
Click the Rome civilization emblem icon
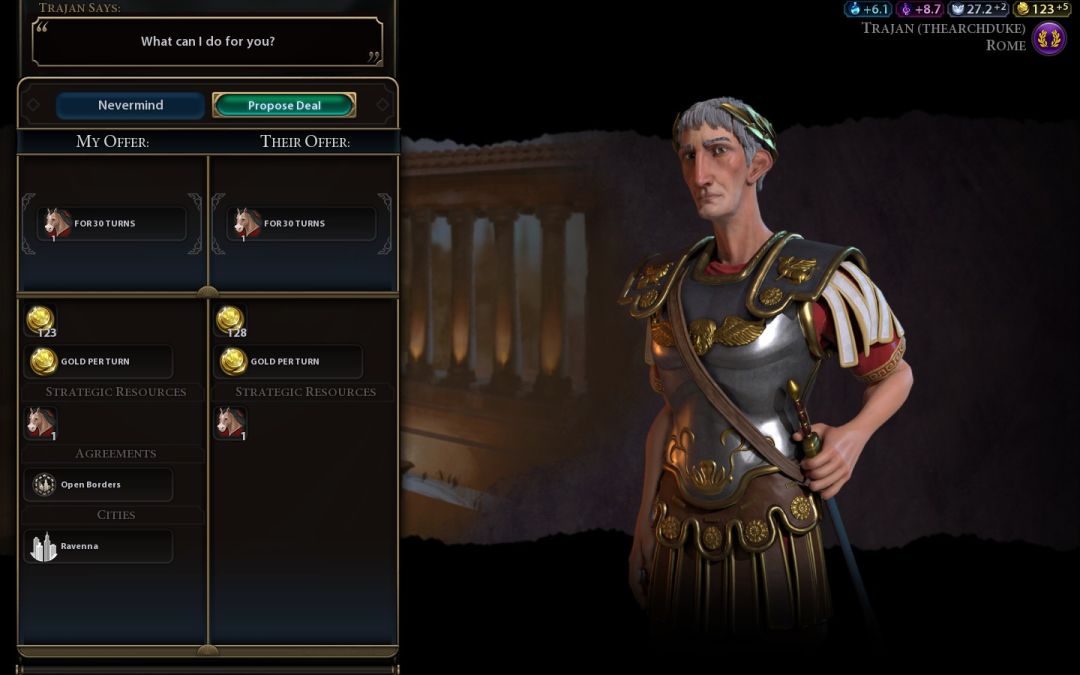tap(1048, 39)
